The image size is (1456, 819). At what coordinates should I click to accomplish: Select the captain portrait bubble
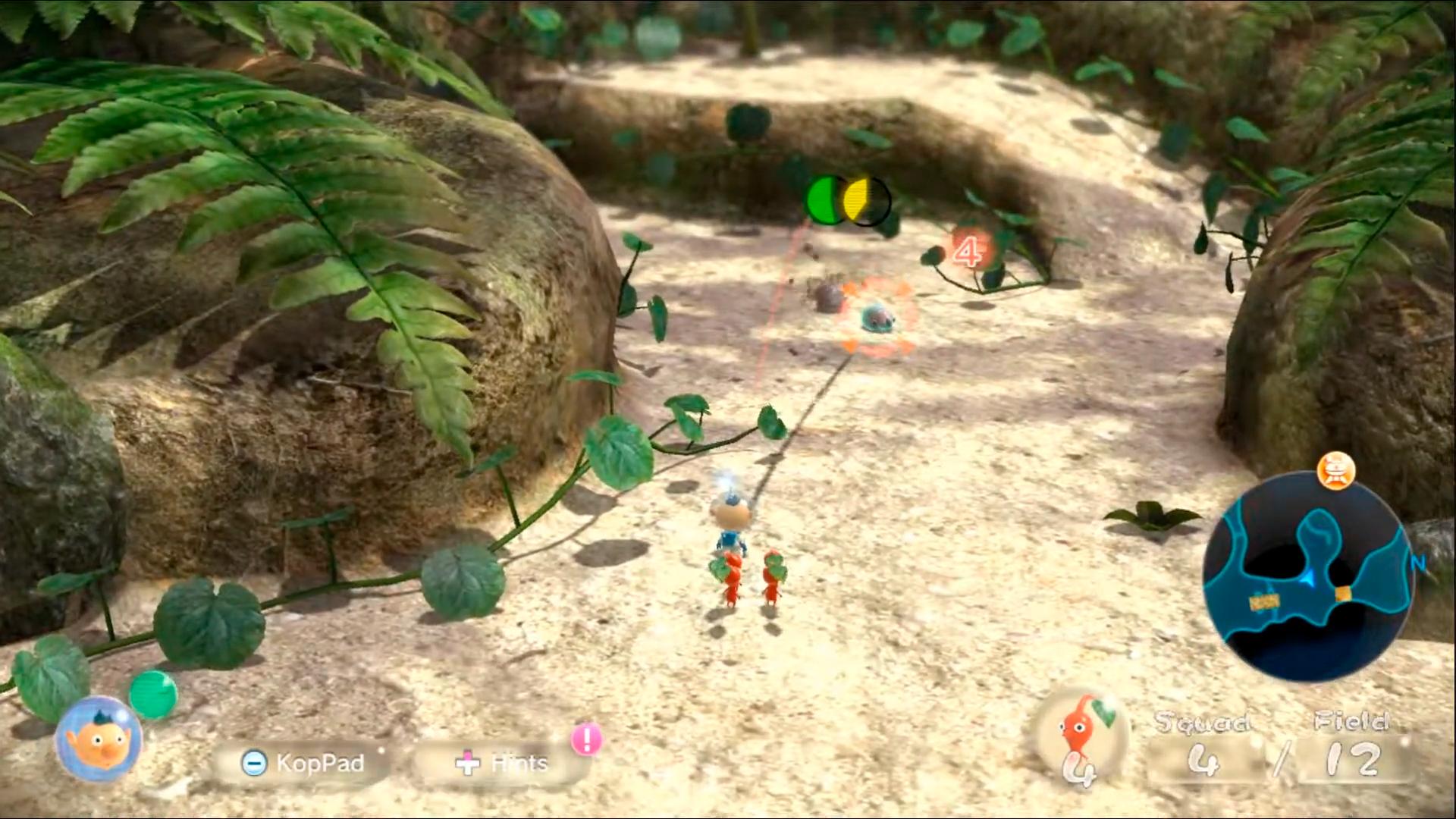pyautogui.click(x=99, y=739)
